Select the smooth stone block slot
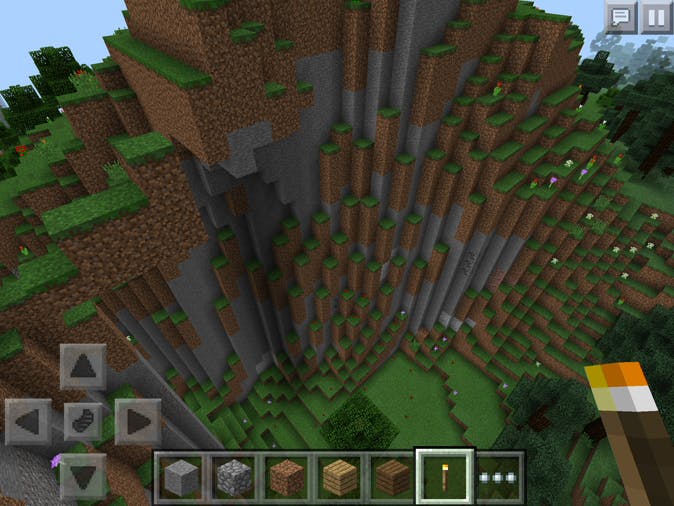 tap(181, 476)
